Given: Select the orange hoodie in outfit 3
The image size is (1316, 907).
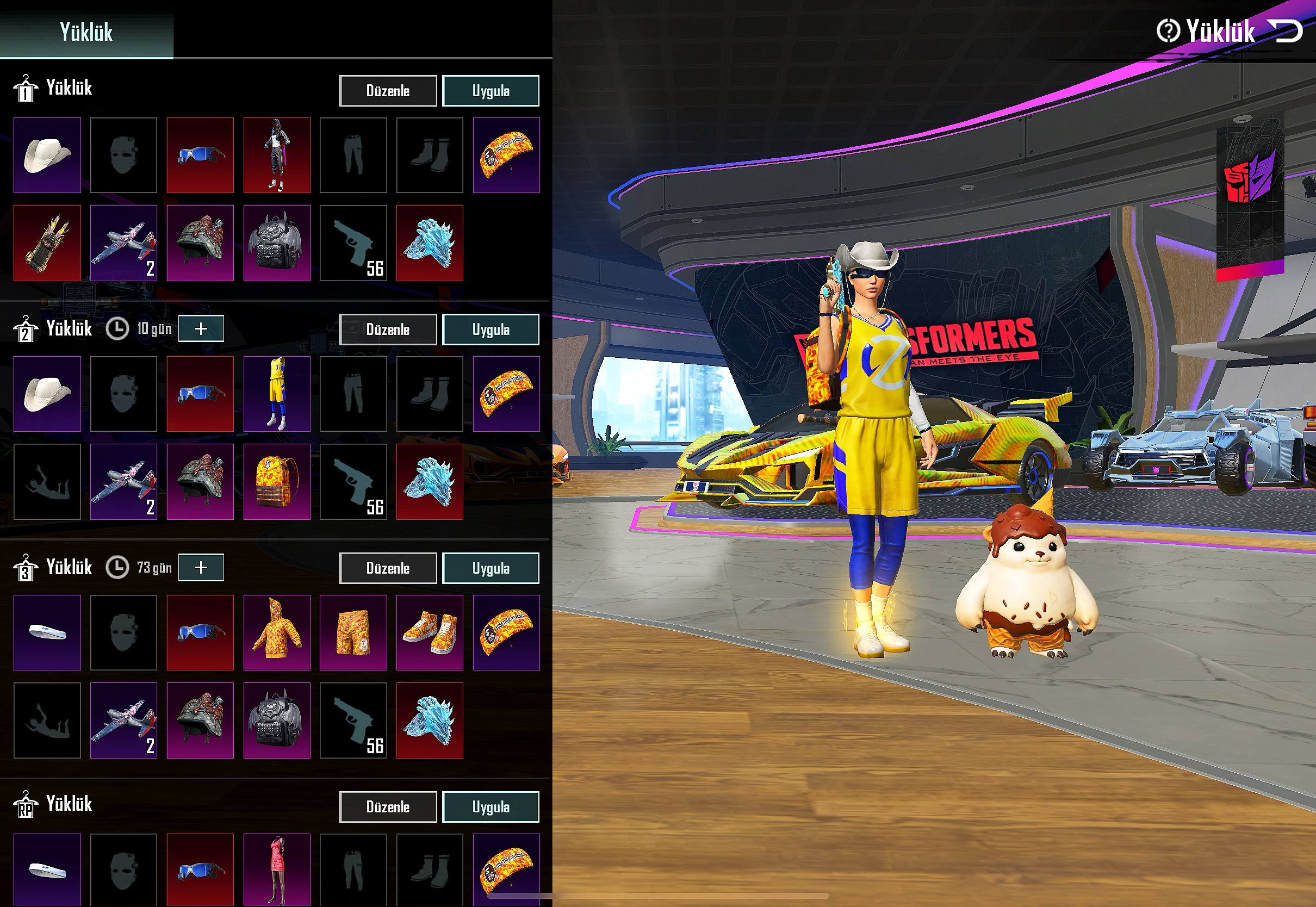Looking at the screenshot, I should pyautogui.click(x=277, y=632).
